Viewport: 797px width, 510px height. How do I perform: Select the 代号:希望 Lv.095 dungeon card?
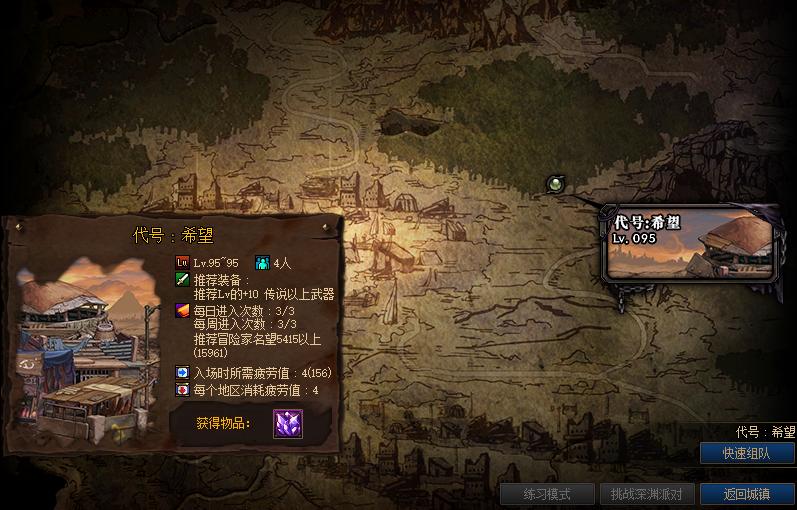(x=690, y=243)
